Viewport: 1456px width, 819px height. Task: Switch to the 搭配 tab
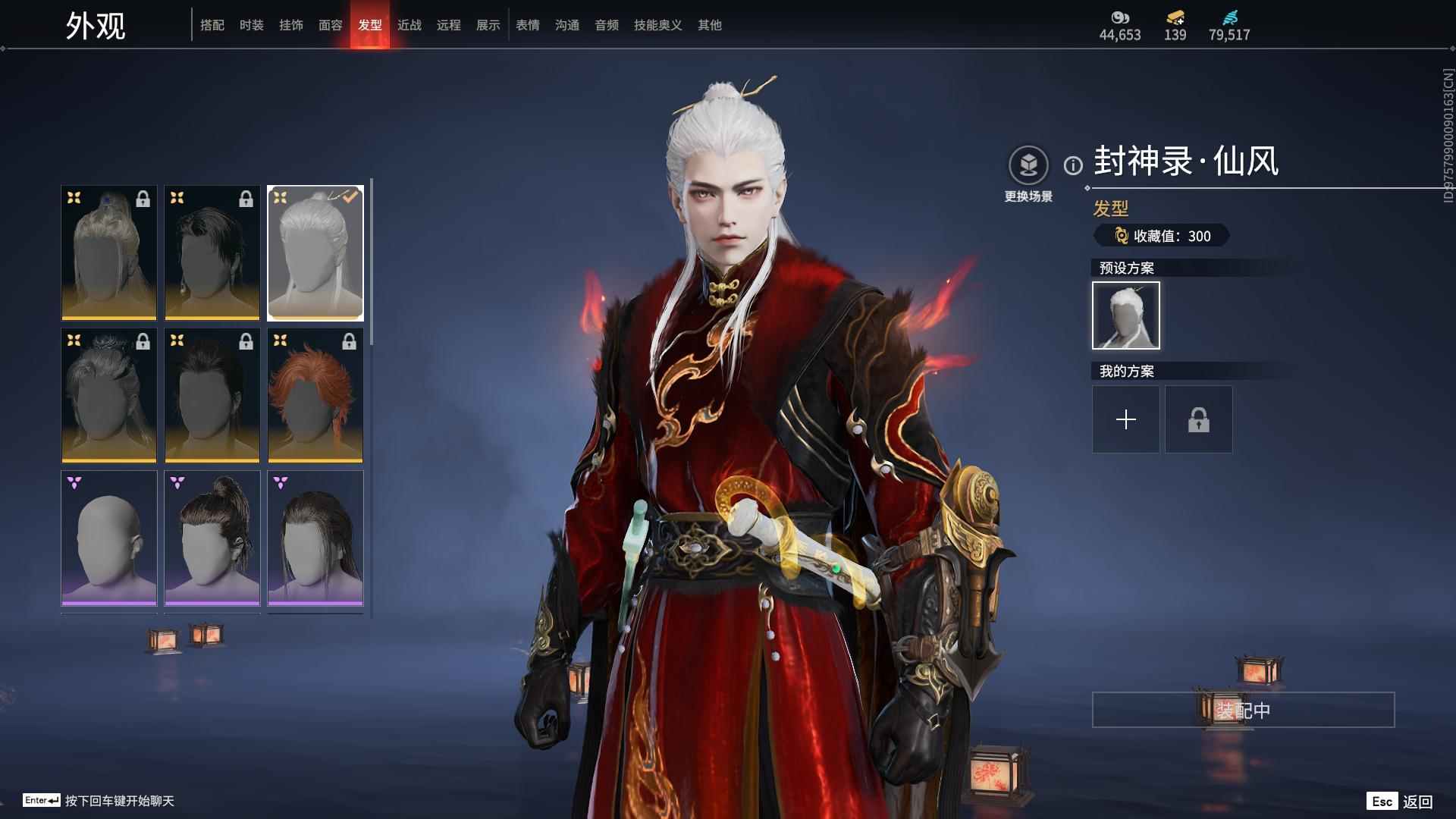[212, 25]
